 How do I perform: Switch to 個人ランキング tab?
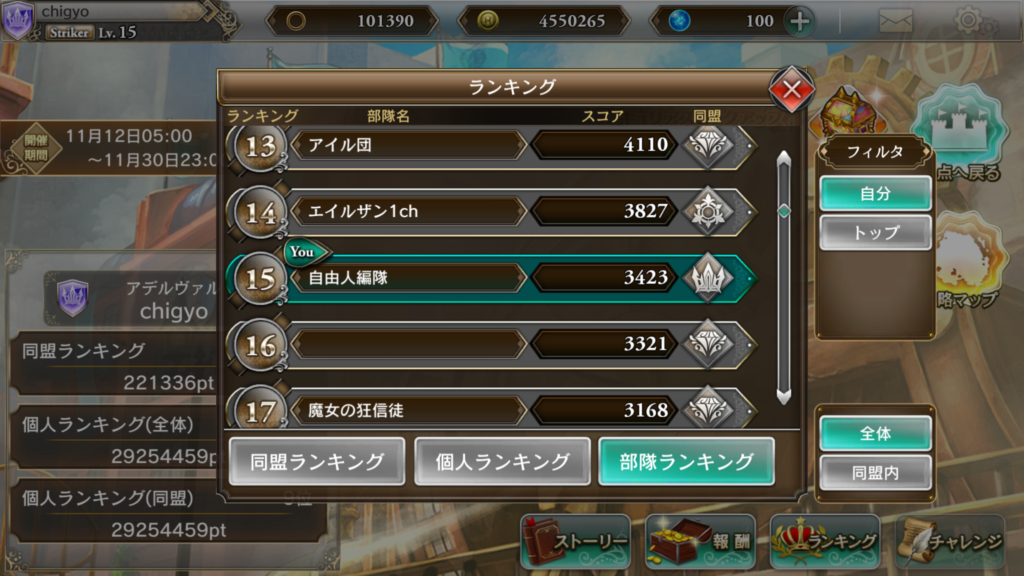[502, 461]
